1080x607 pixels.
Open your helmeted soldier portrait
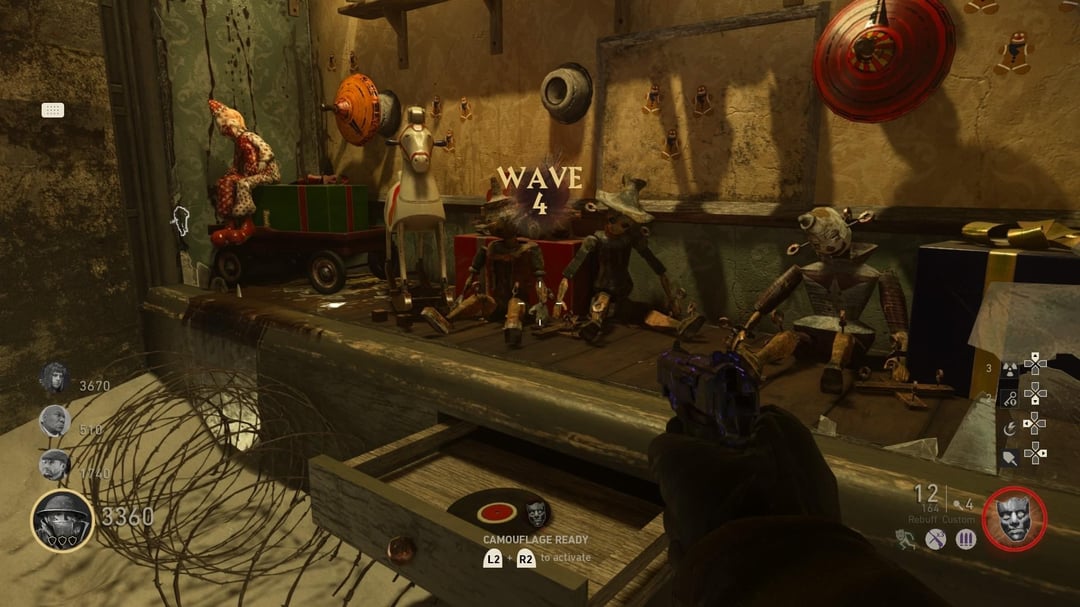[x=62, y=520]
